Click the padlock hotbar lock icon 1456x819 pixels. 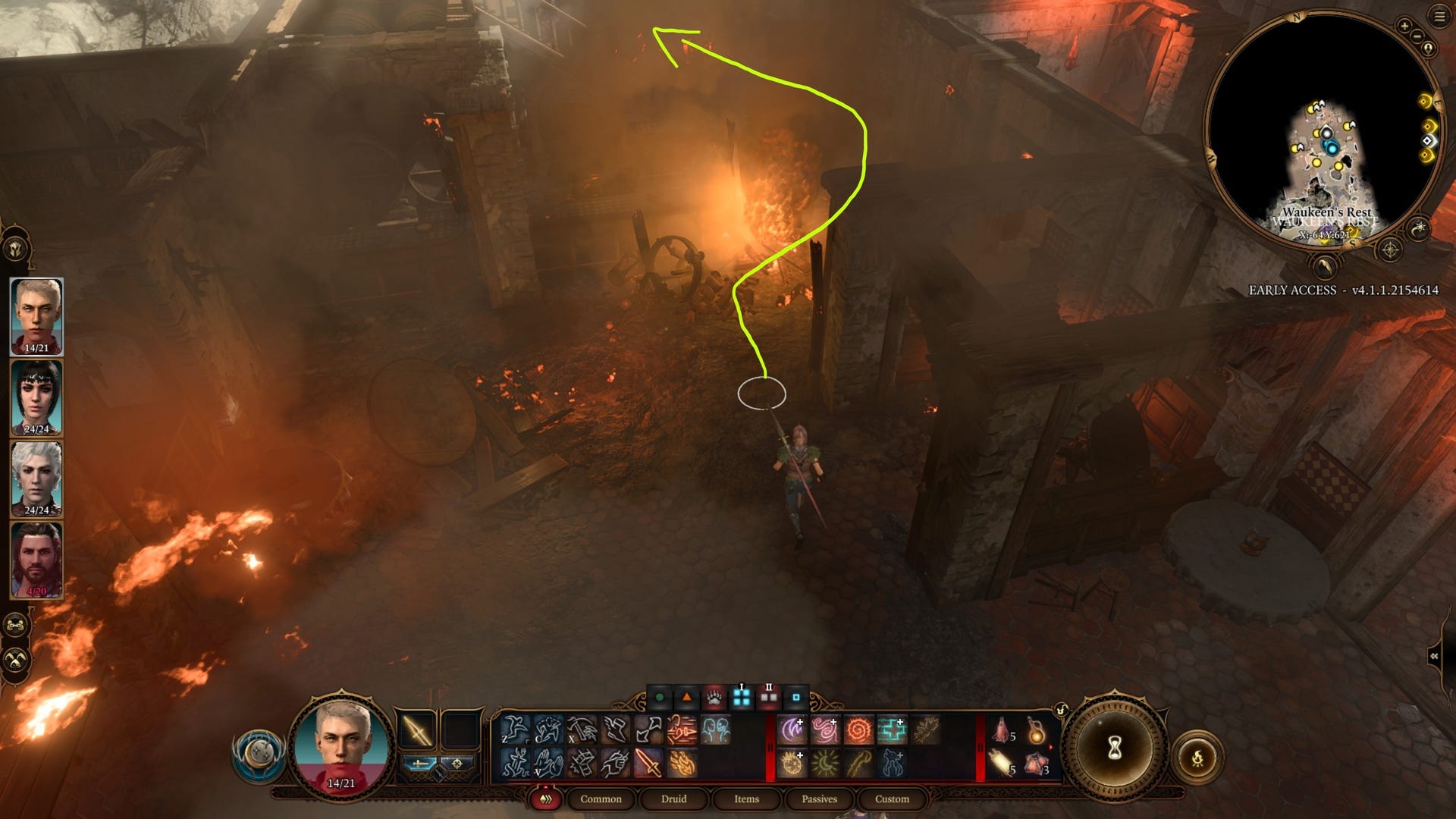(1062, 708)
